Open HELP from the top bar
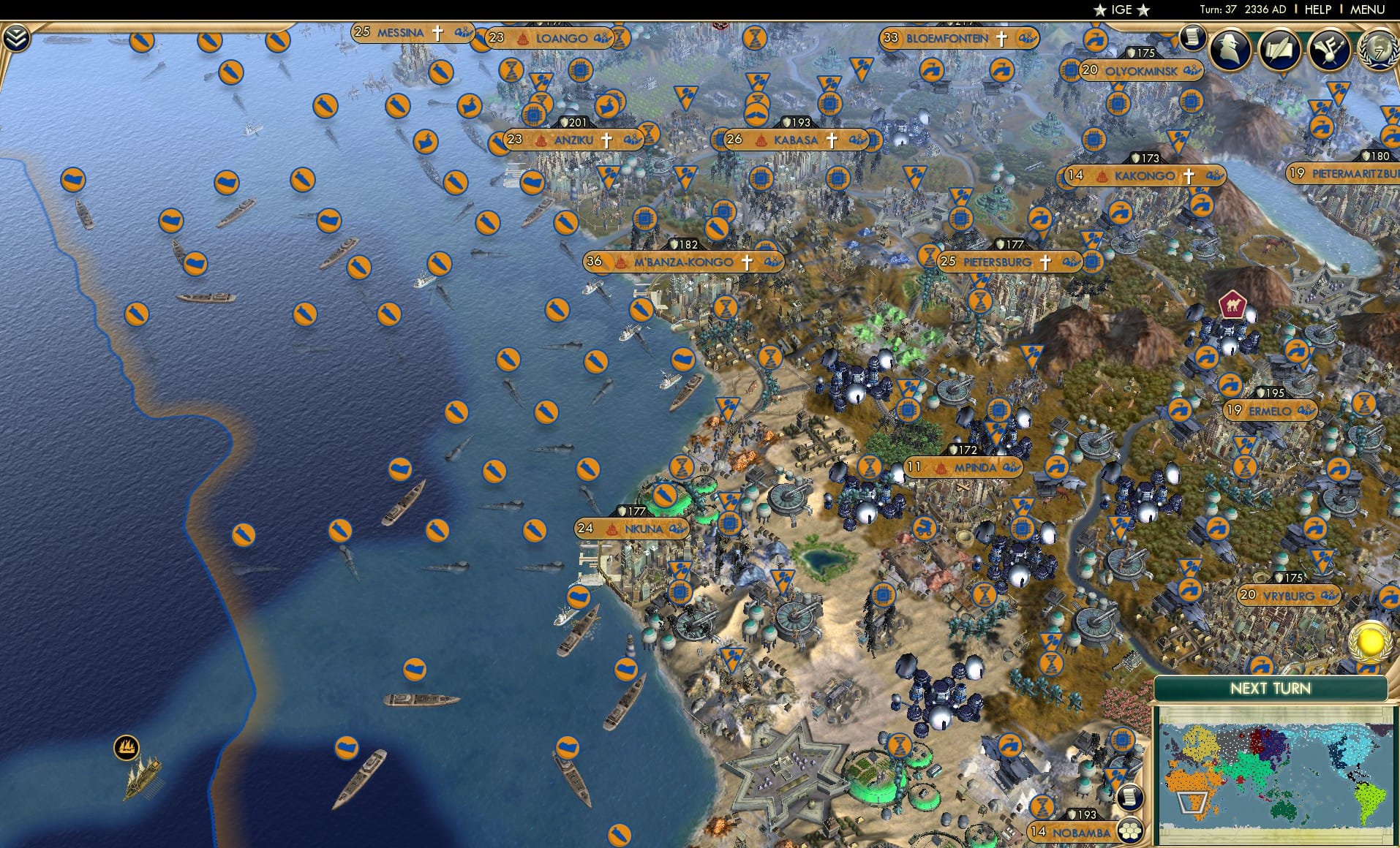This screenshot has height=848, width=1400. (1317, 10)
